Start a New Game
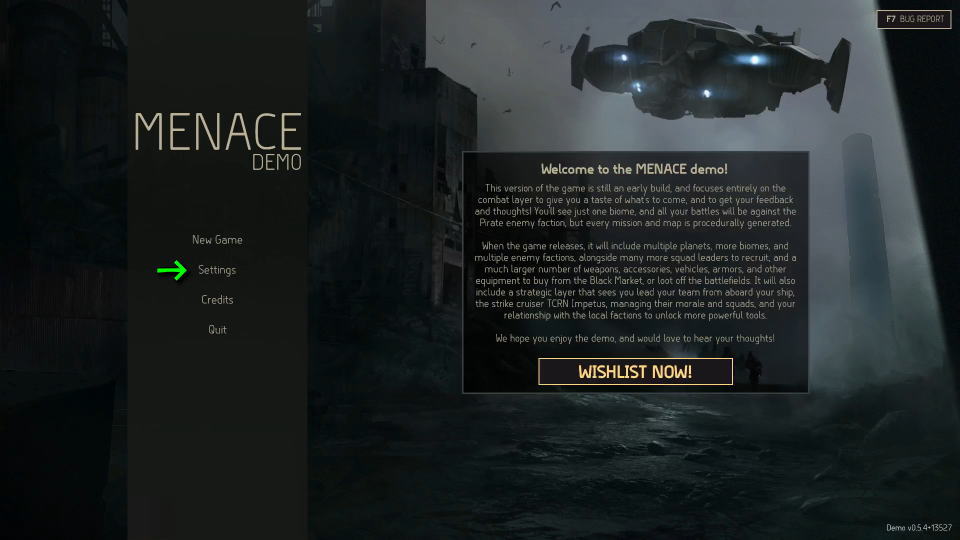 217,240
